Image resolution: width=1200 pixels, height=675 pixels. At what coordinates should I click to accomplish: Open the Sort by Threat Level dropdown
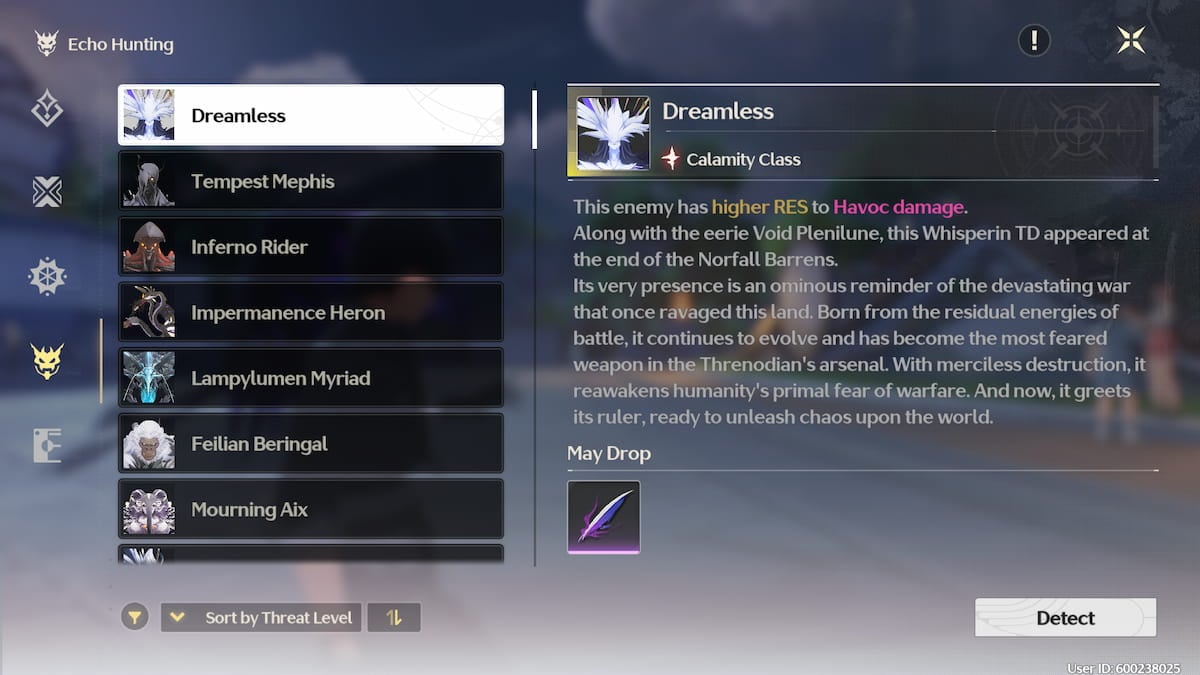261,617
